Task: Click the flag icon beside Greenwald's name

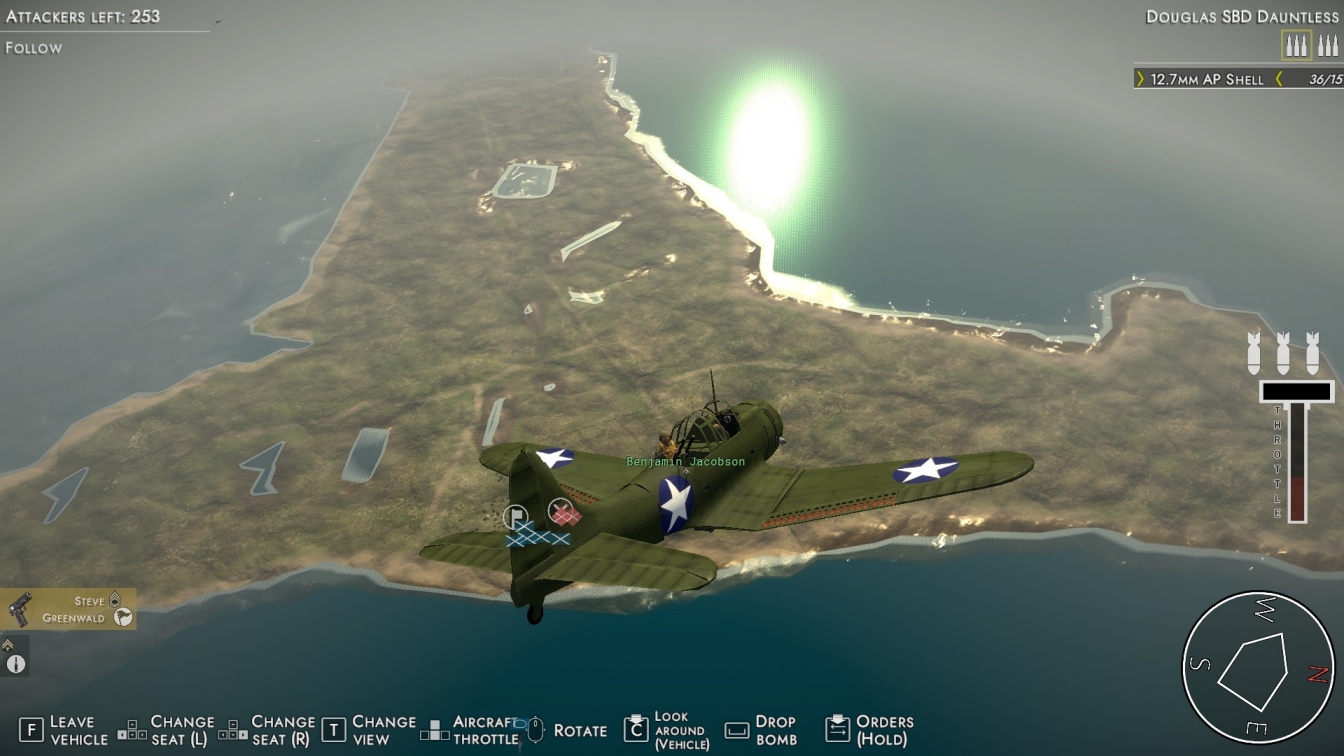Action: coord(123,618)
